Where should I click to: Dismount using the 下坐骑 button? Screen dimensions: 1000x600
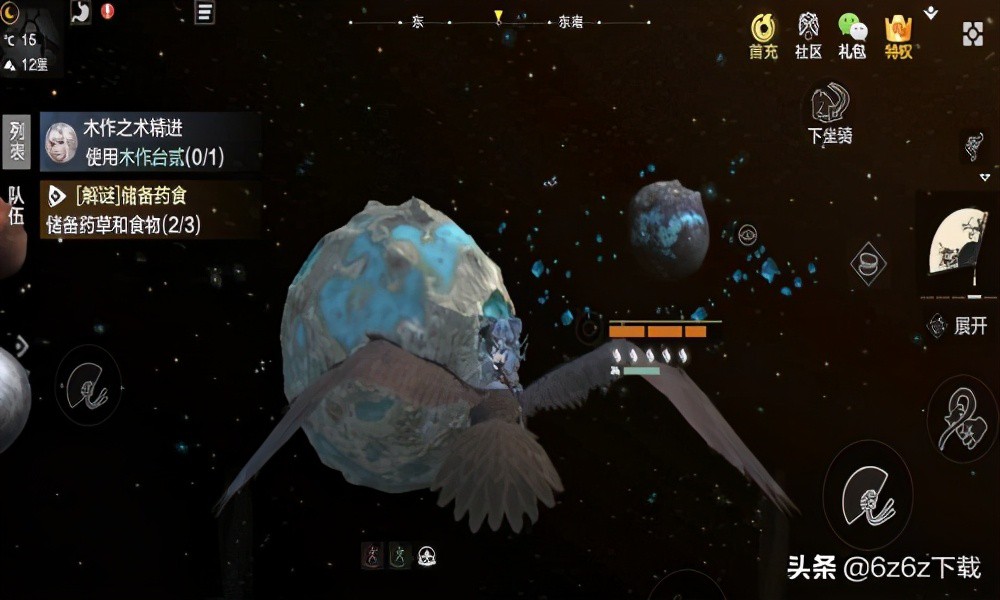pos(830,112)
